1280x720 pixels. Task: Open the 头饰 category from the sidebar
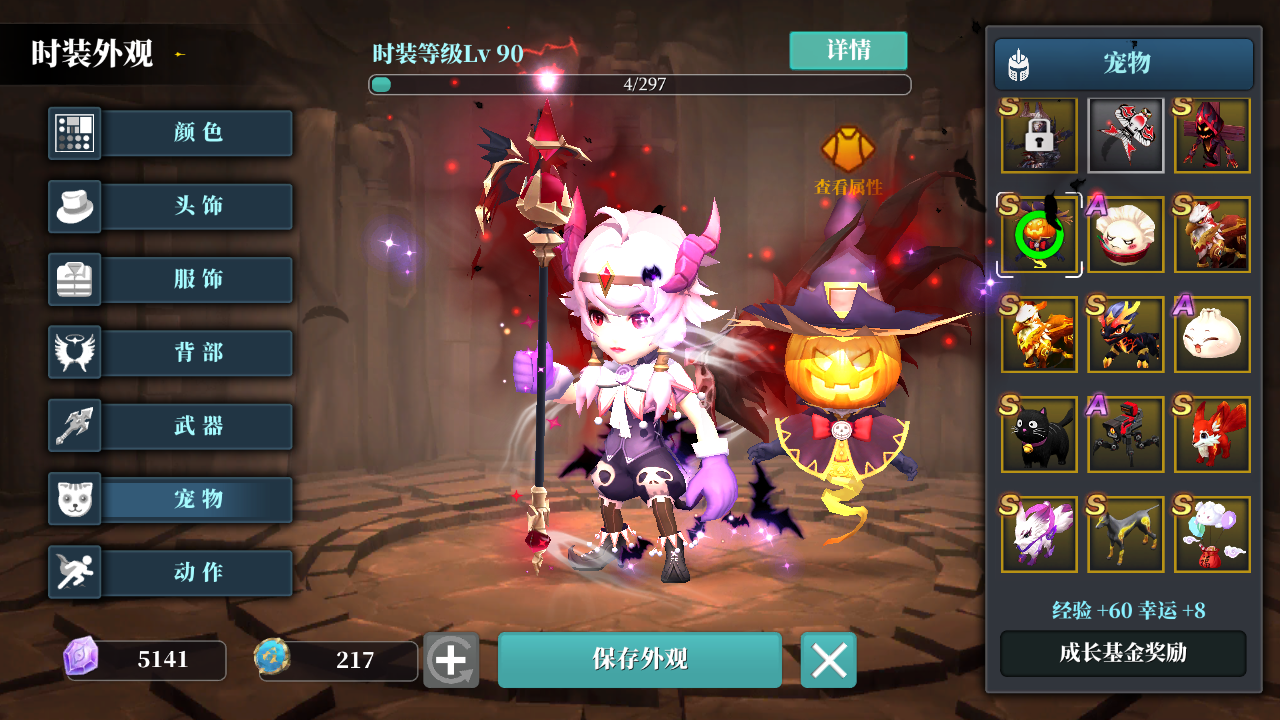click(x=196, y=206)
